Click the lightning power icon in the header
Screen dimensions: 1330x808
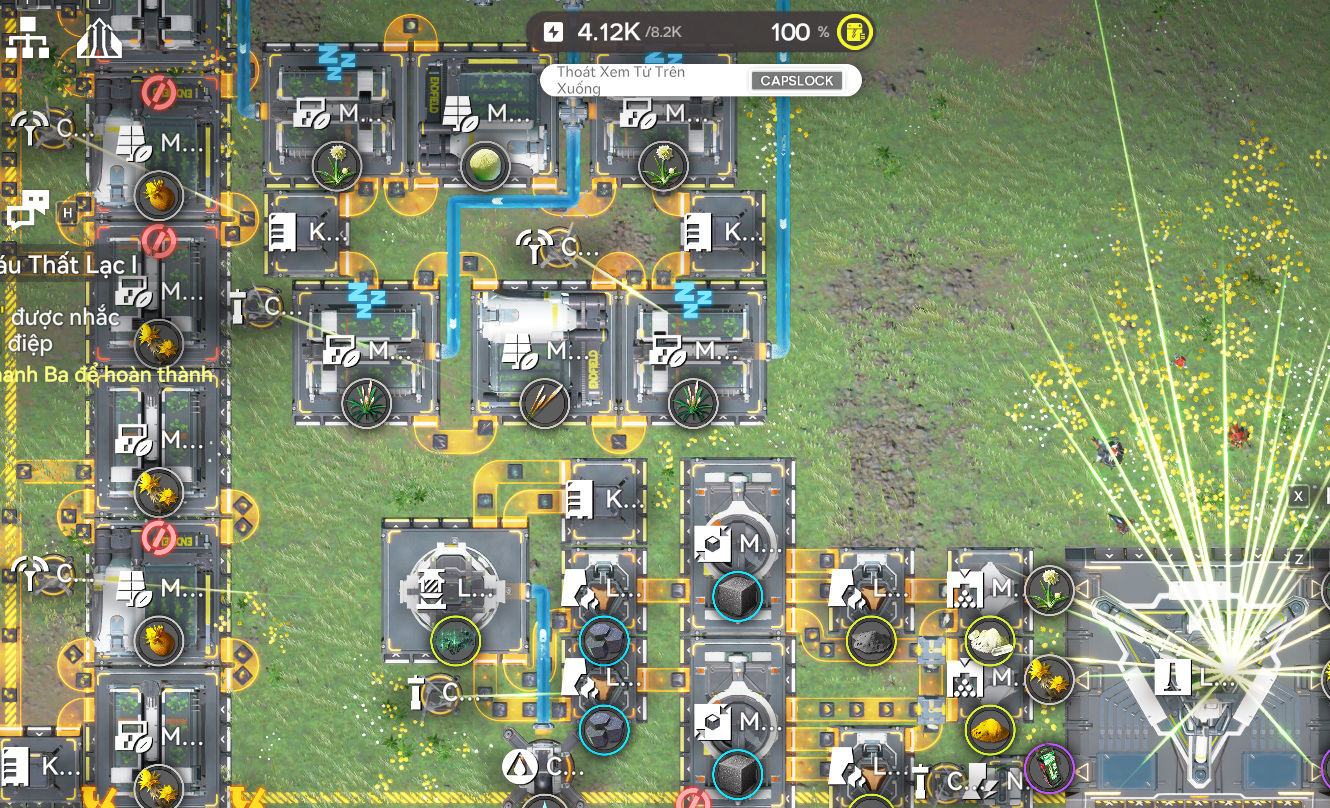552,31
